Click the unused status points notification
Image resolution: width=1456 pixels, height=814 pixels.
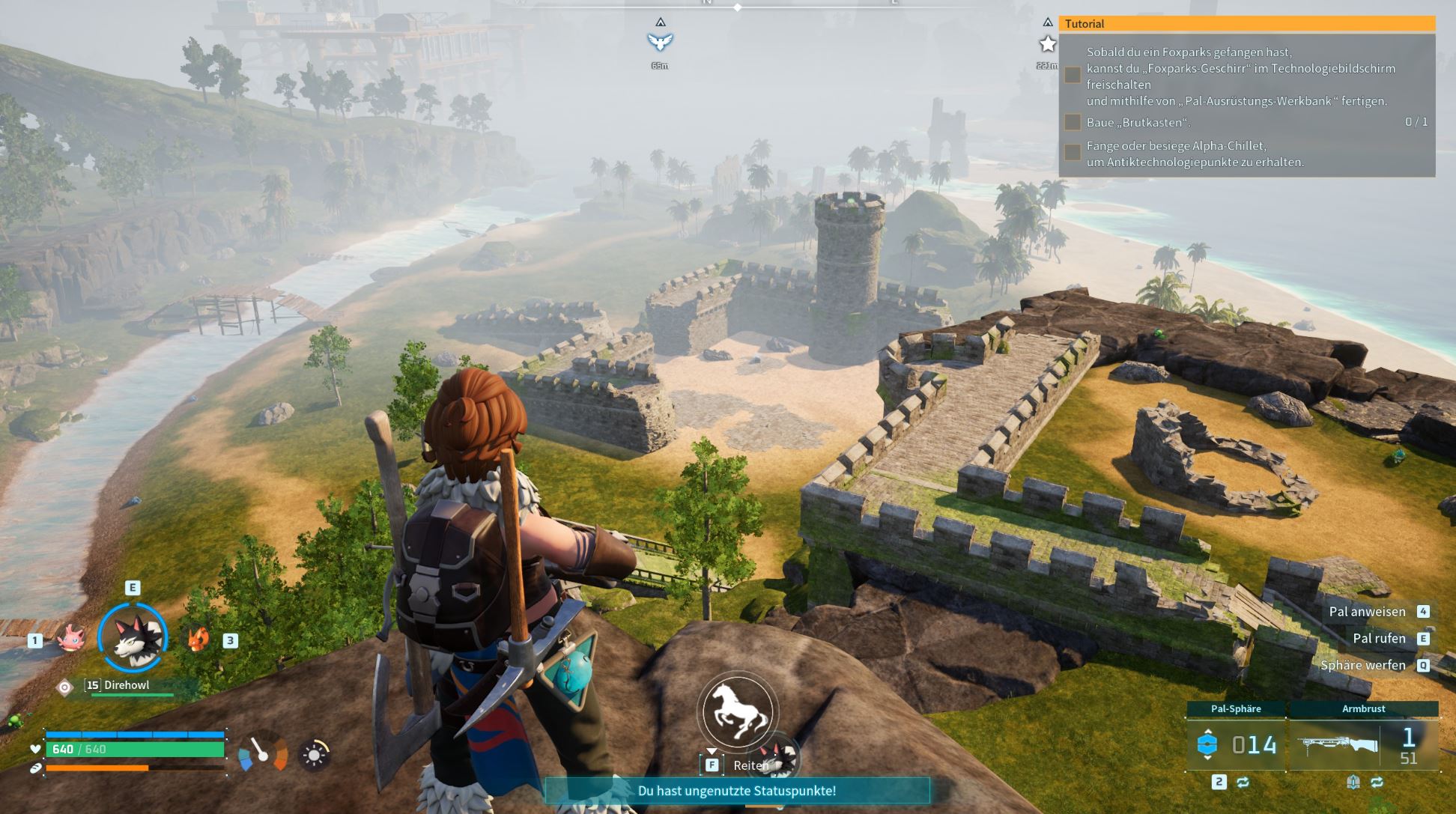[x=737, y=791]
